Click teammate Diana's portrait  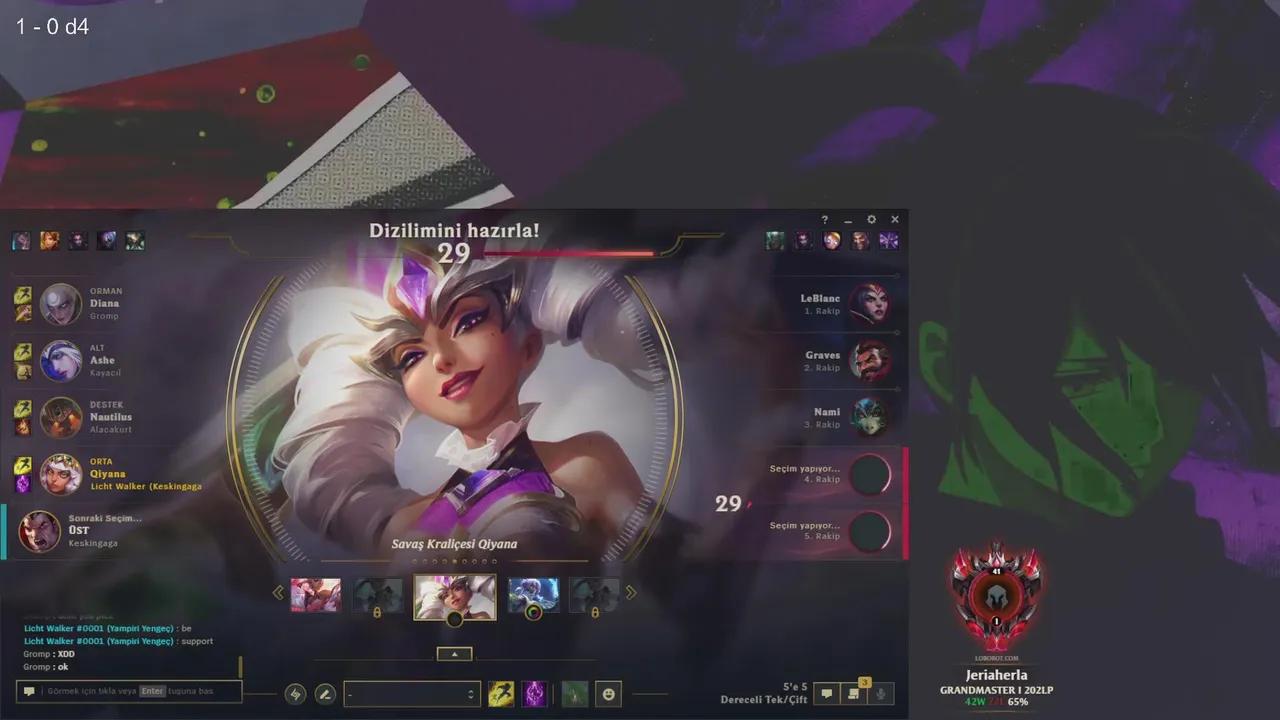60,303
